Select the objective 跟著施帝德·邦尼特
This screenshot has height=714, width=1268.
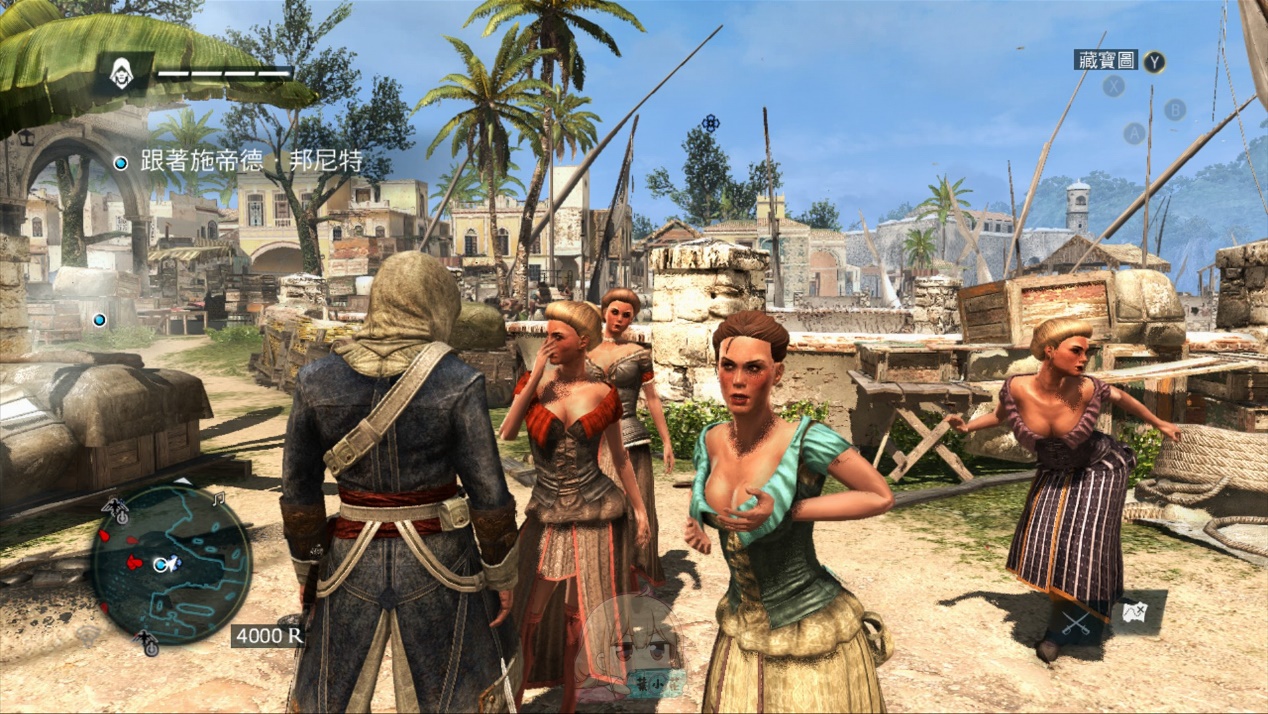[x=251, y=162]
